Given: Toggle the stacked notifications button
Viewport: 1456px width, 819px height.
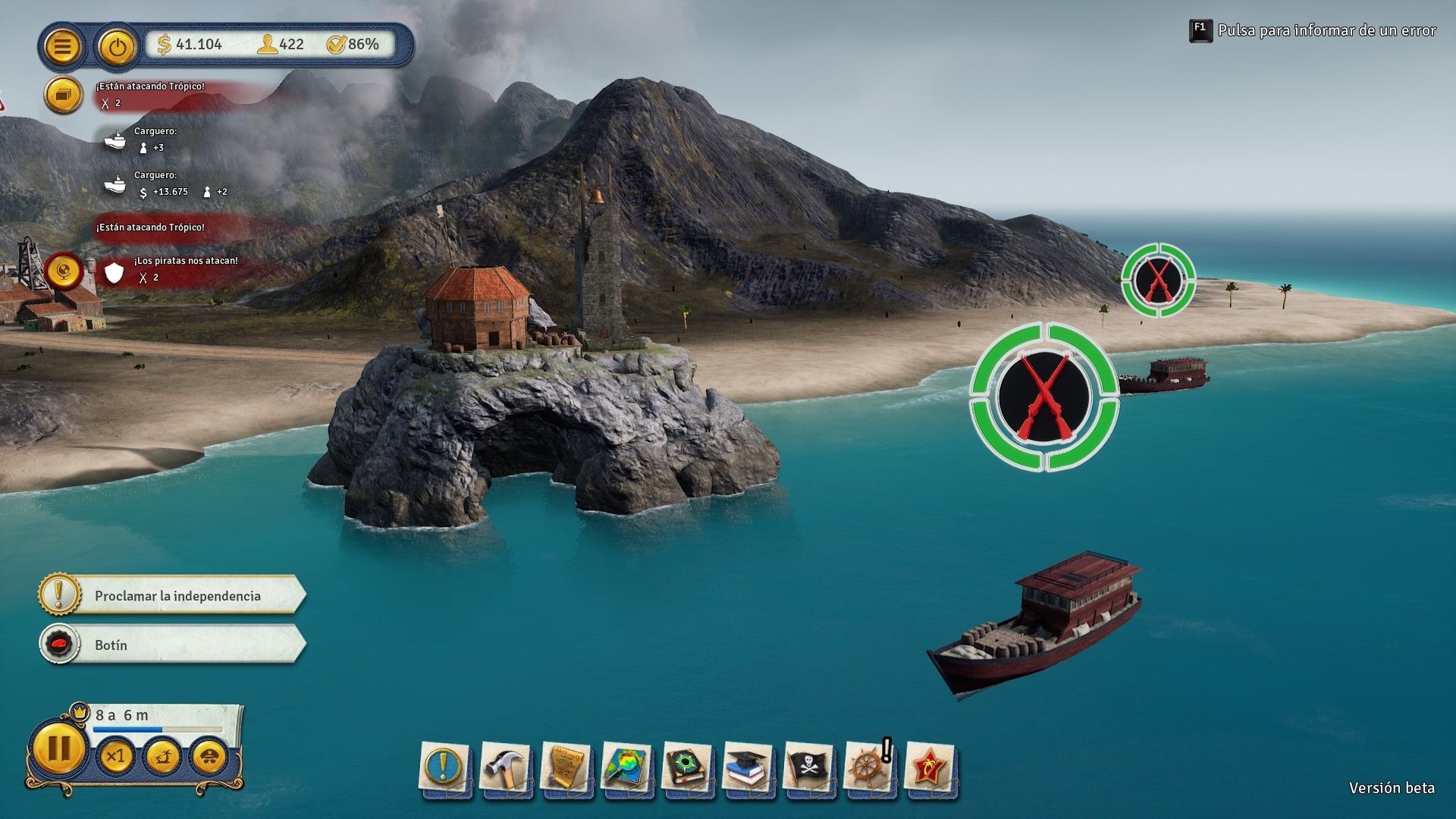Looking at the screenshot, I should [x=63, y=95].
